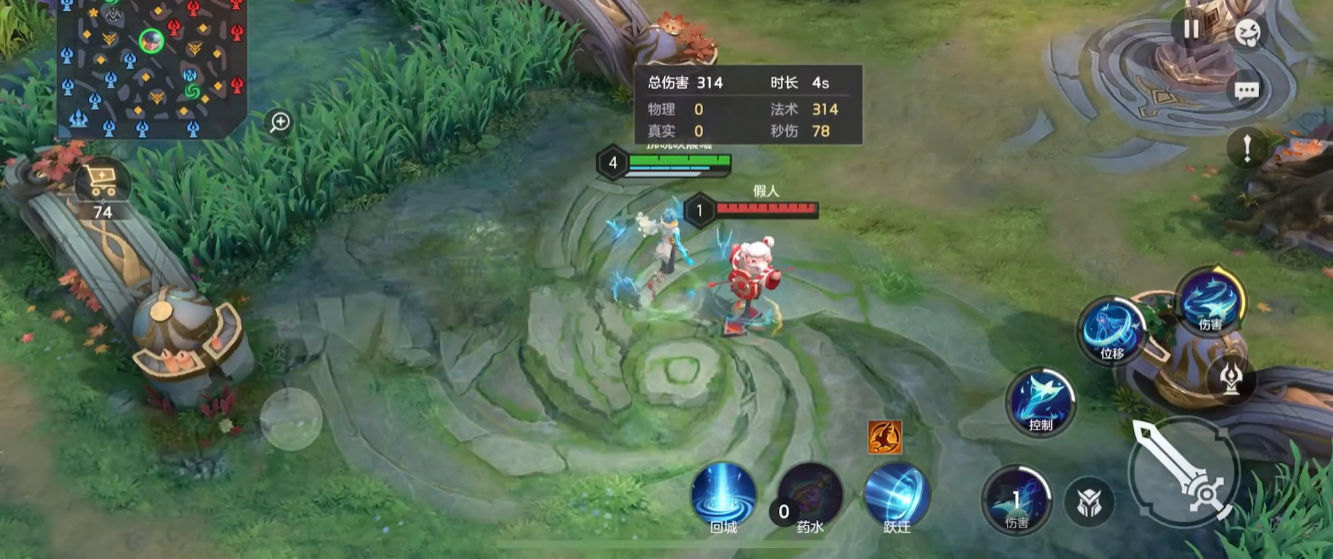Send the exclamation mark alert signal
The height and width of the screenshot is (559, 1333).
[1247, 150]
